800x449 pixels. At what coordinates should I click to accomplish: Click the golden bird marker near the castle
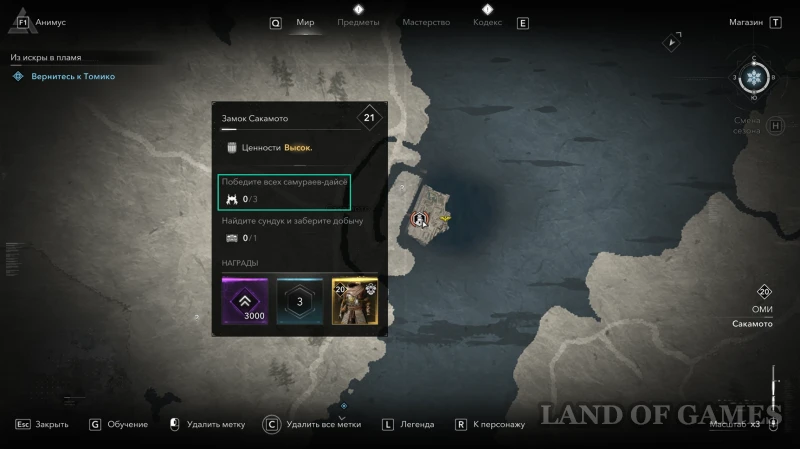[445, 216]
